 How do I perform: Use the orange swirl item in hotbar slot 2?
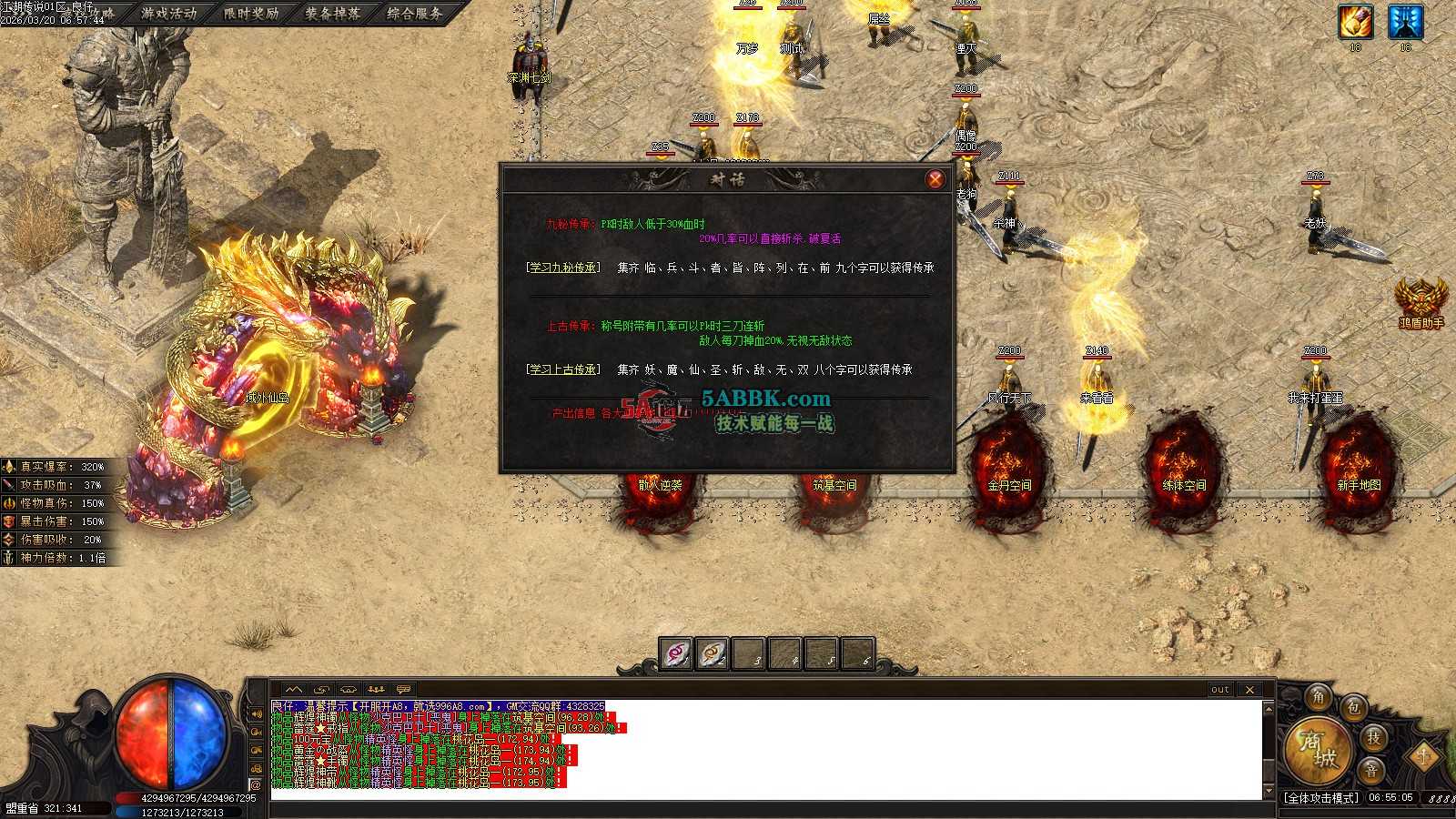pyautogui.click(x=713, y=653)
